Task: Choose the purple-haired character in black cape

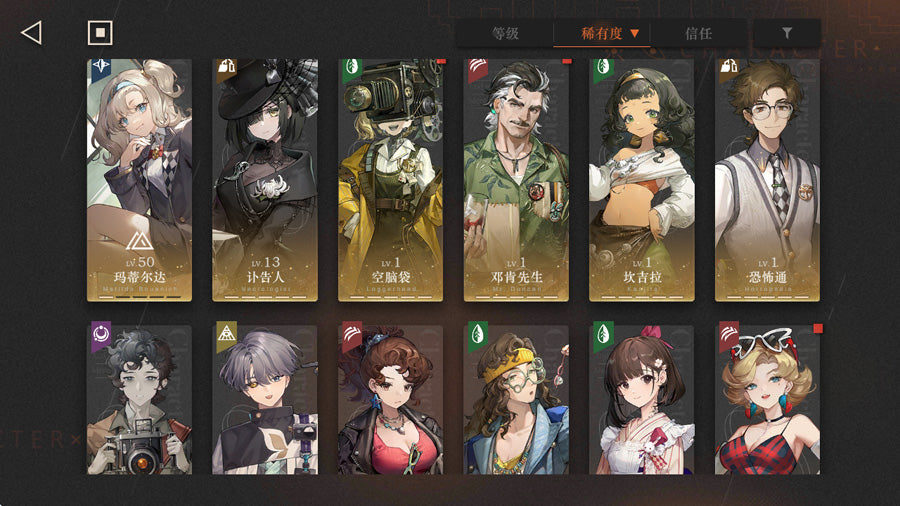Action: (x=265, y=400)
